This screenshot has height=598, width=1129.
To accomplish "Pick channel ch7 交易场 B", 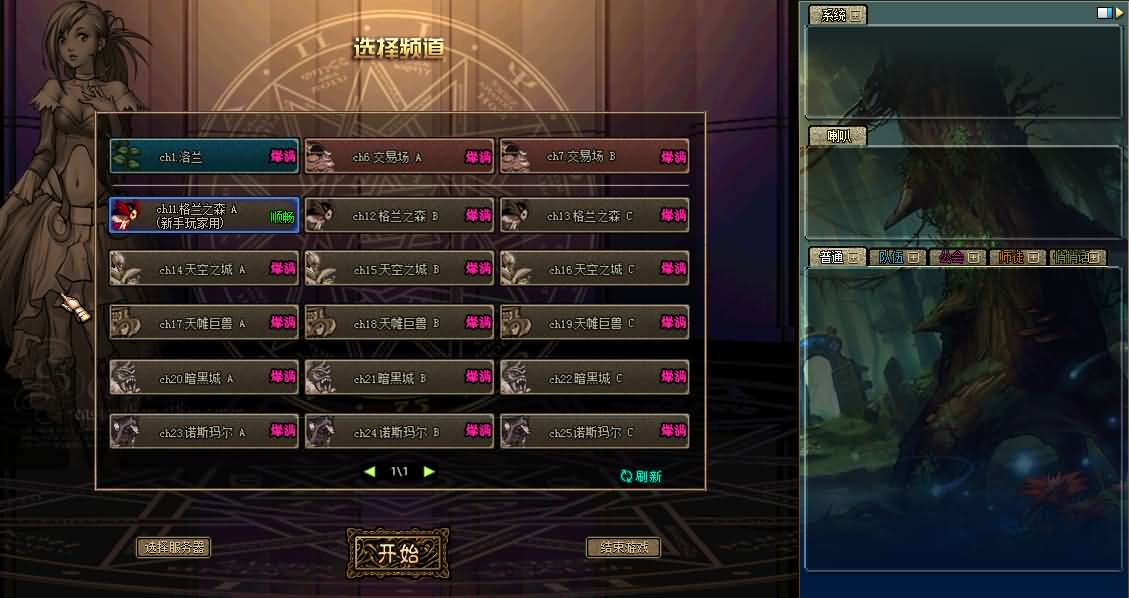I will pos(594,157).
